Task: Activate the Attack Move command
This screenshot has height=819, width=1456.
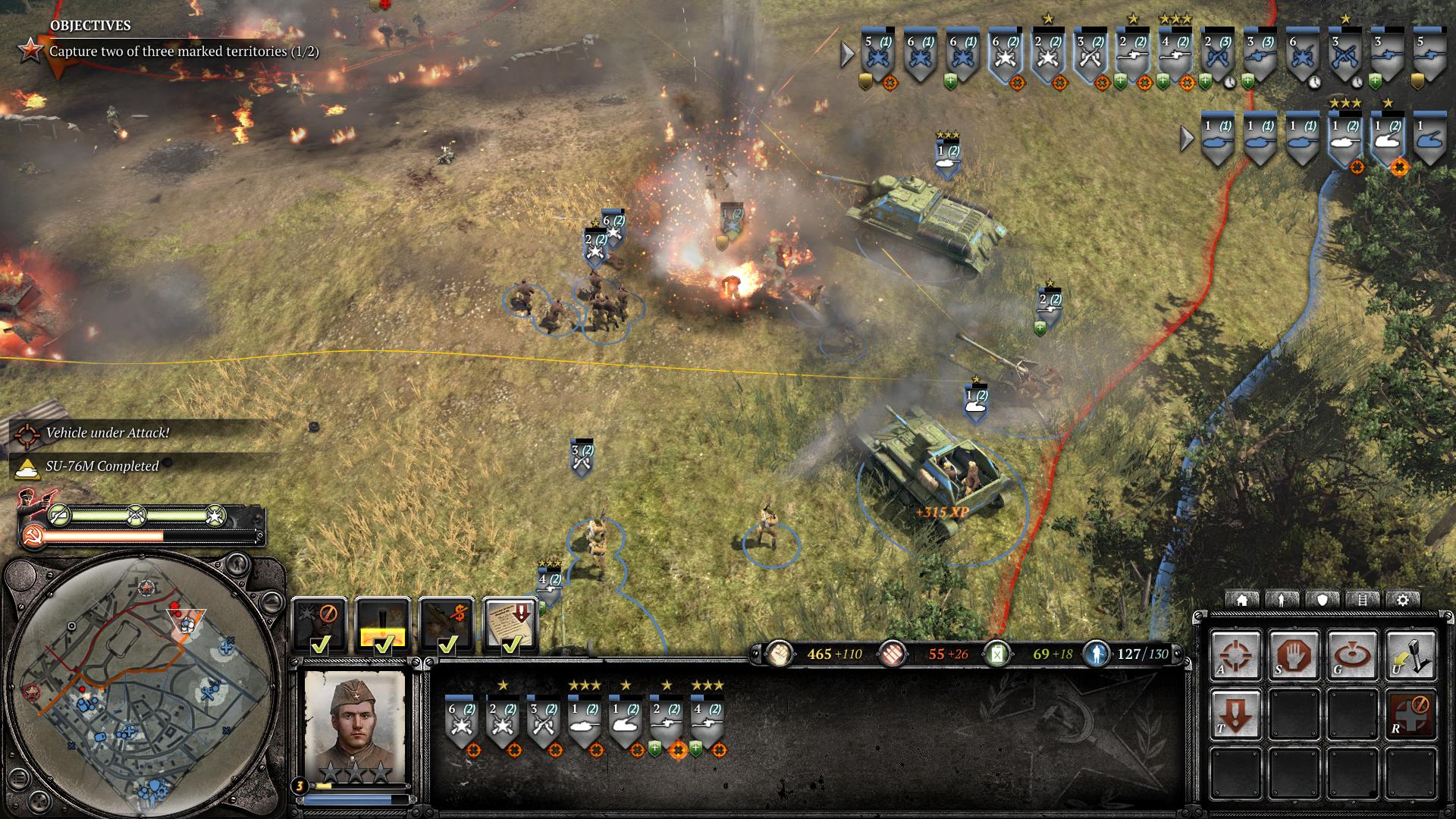Action: (x=1235, y=655)
